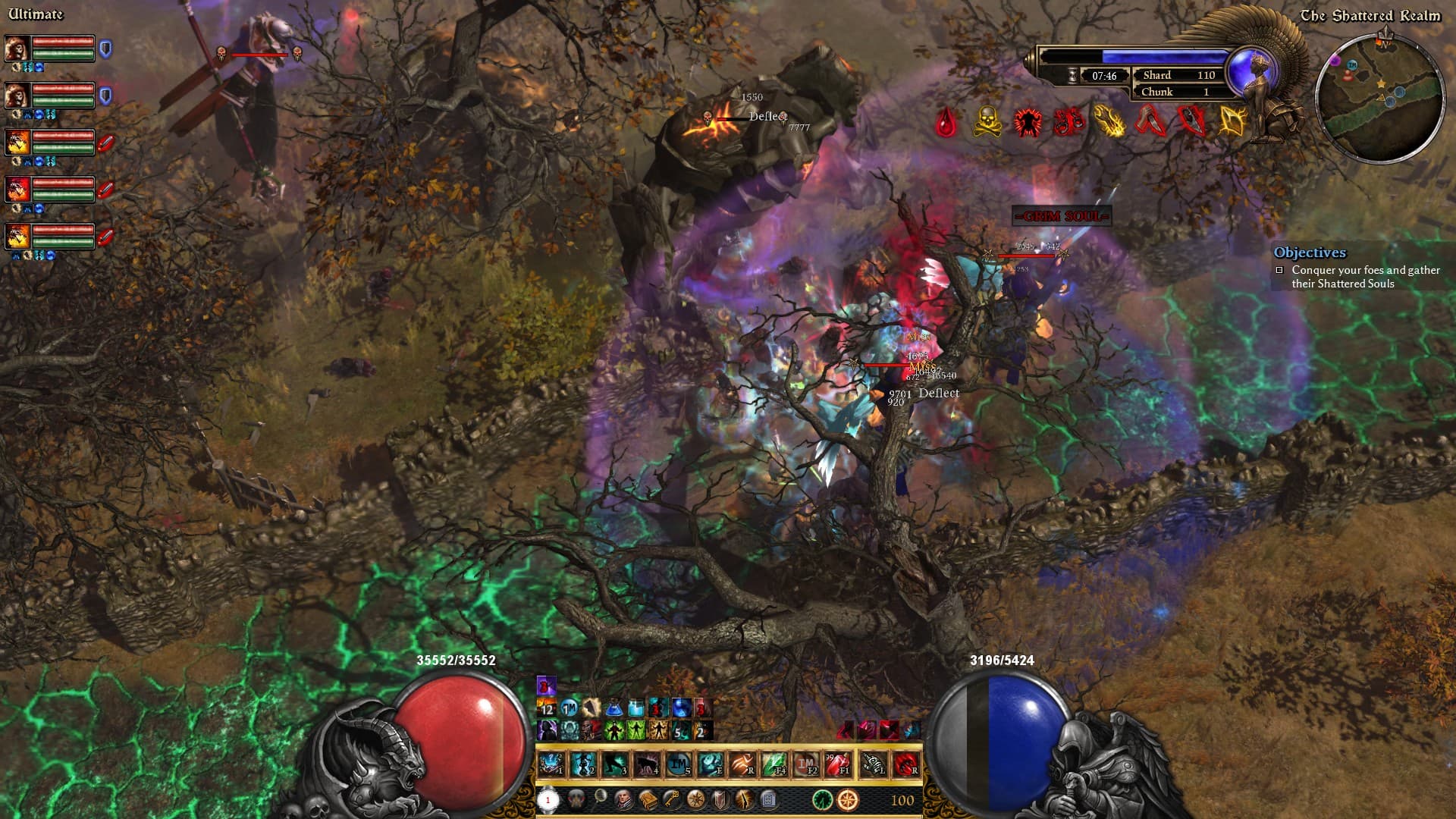Activate the skill in hotbar slot 1

point(551,764)
